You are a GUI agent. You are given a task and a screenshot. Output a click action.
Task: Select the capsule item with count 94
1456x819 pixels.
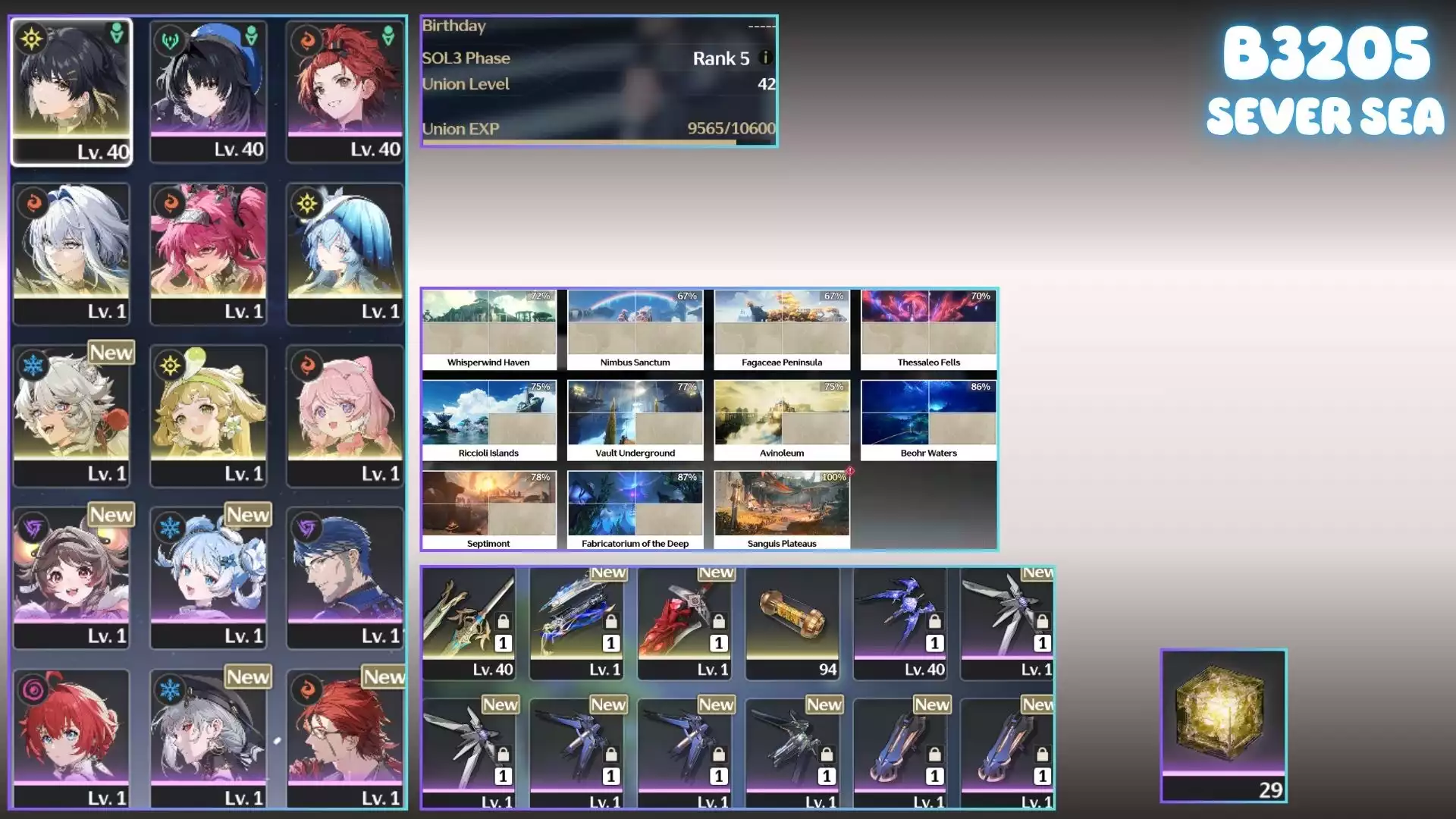(x=792, y=623)
